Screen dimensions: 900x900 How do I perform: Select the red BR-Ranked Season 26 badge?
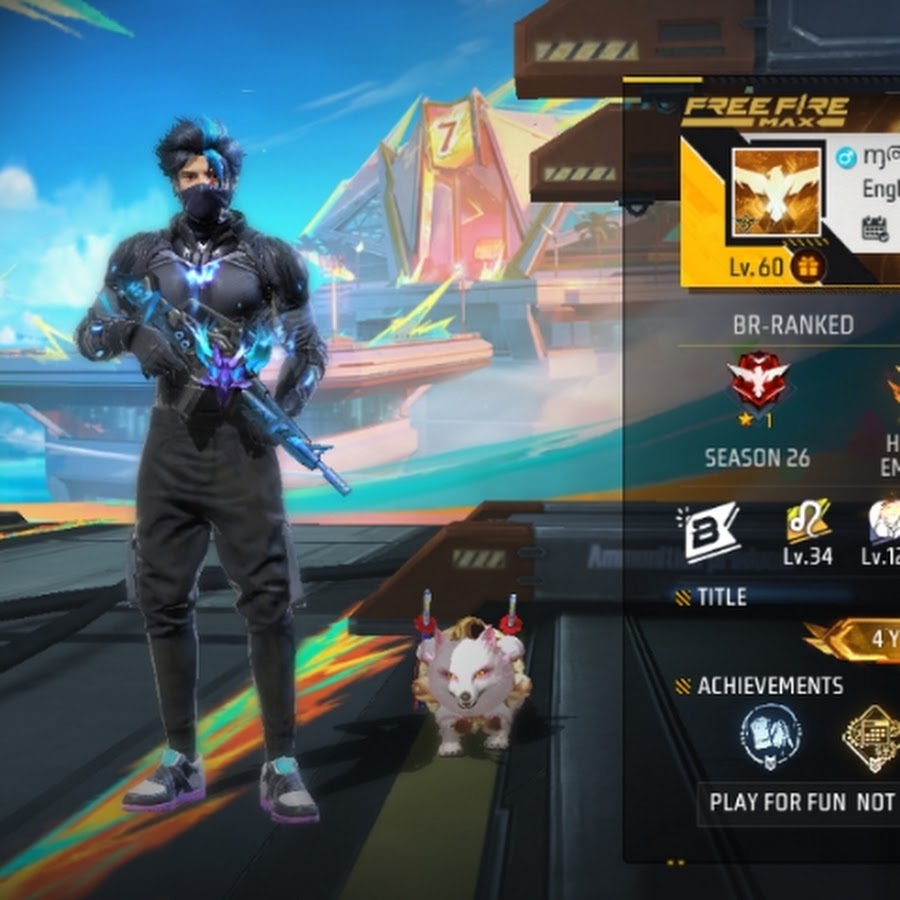click(x=757, y=380)
